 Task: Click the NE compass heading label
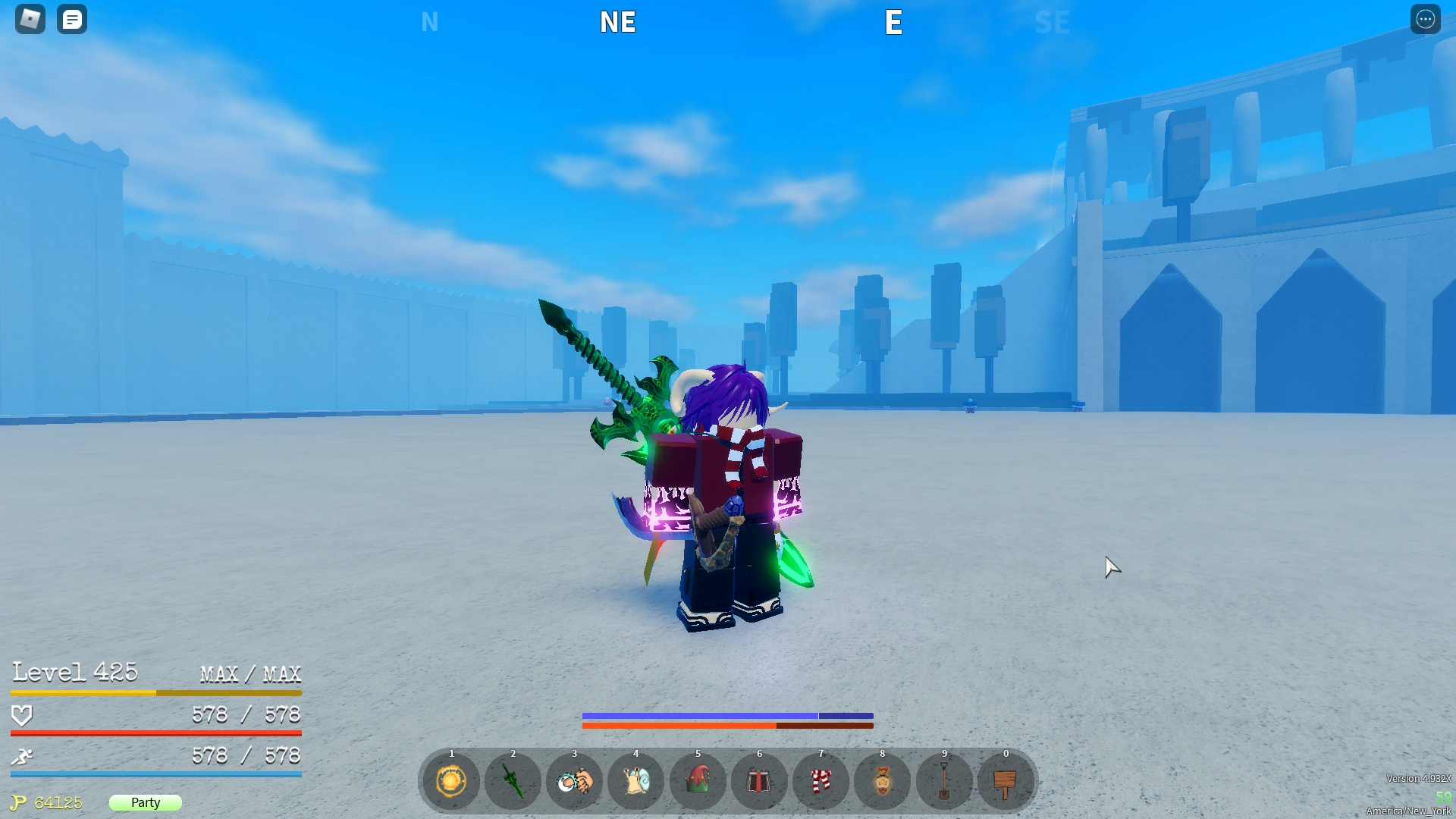pyautogui.click(x=617, y=22)
